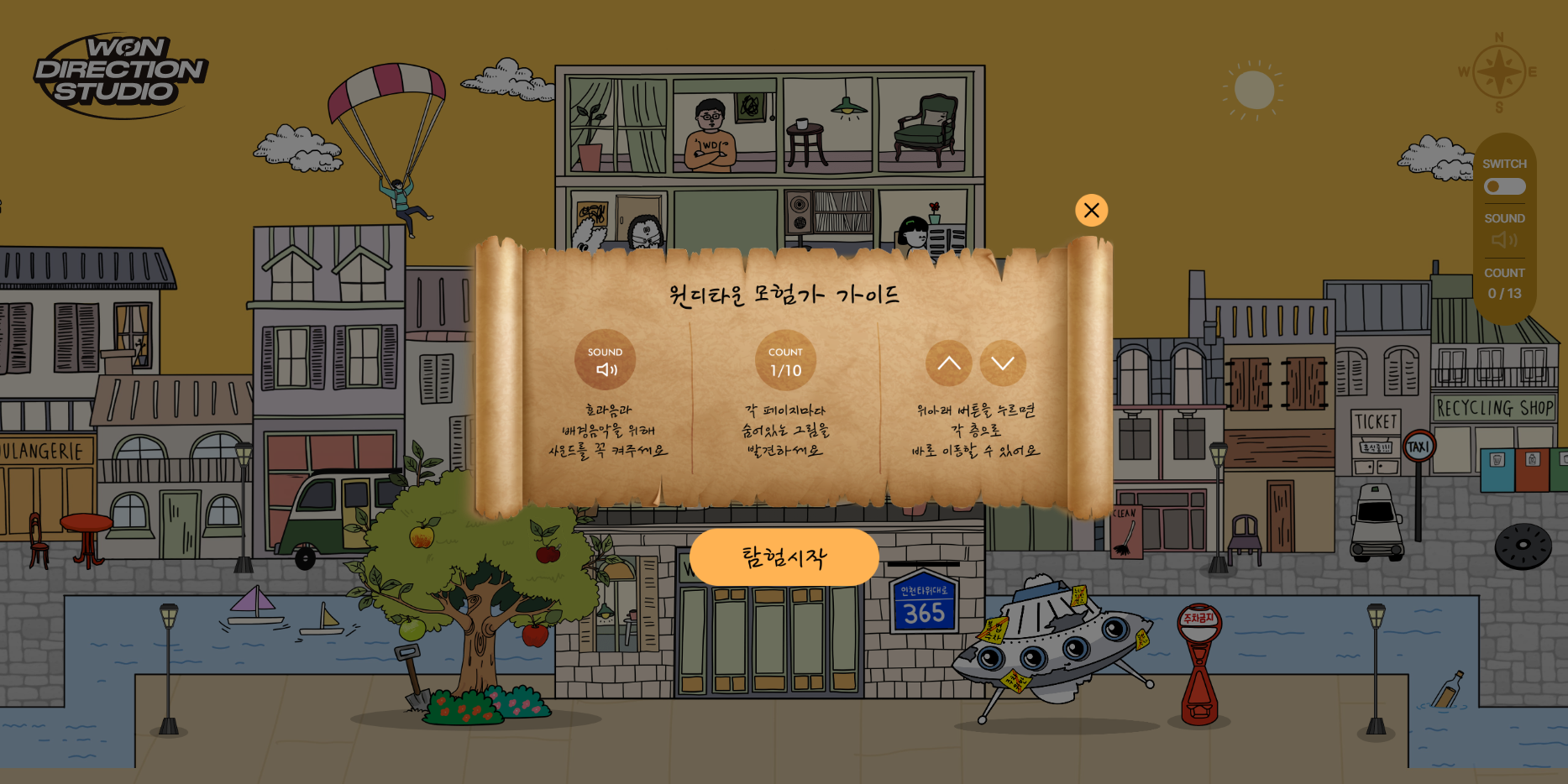Click the compass icon
The image size is (1568, 784).
pos(1499,72)
